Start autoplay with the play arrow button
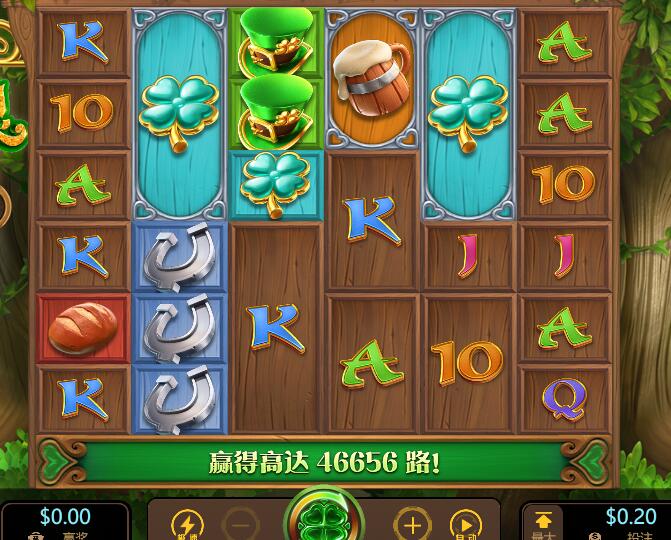Viewport: 671px width, 540px height. 464,524
